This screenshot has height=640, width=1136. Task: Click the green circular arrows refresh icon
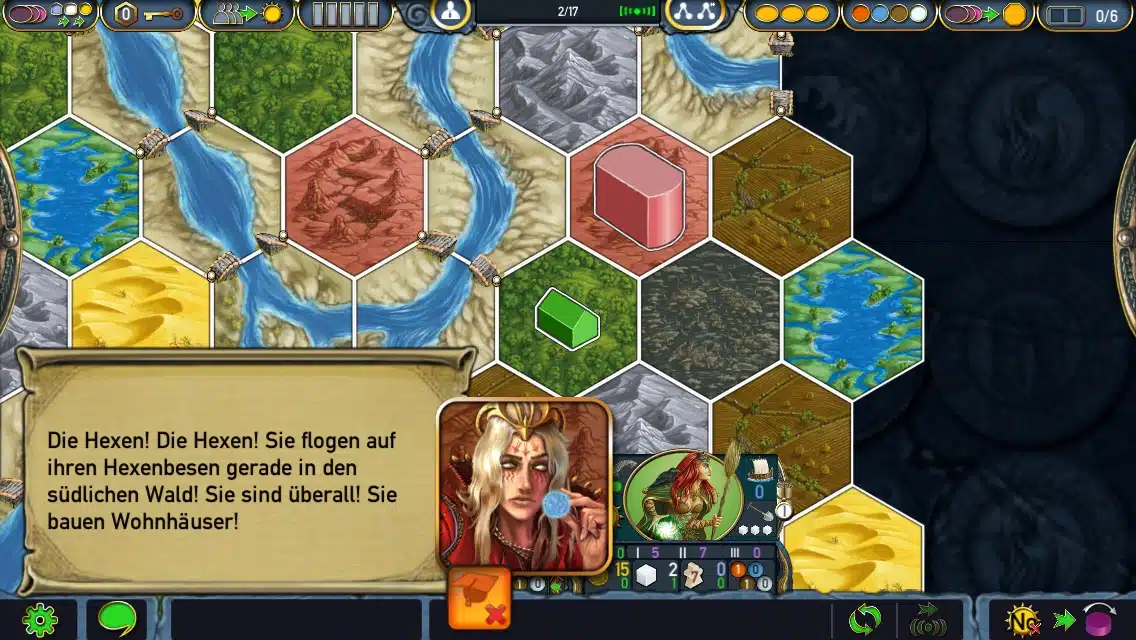(864, 620)
